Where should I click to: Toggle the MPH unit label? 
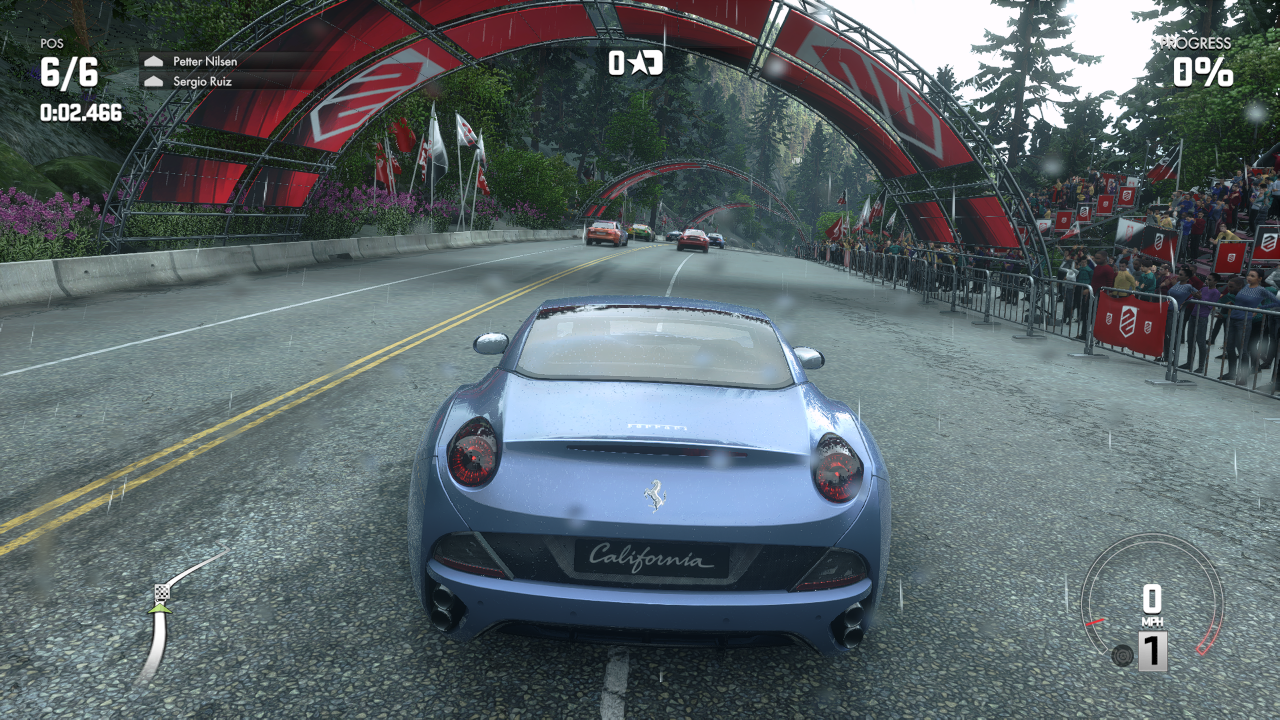tap(1152, 621)
